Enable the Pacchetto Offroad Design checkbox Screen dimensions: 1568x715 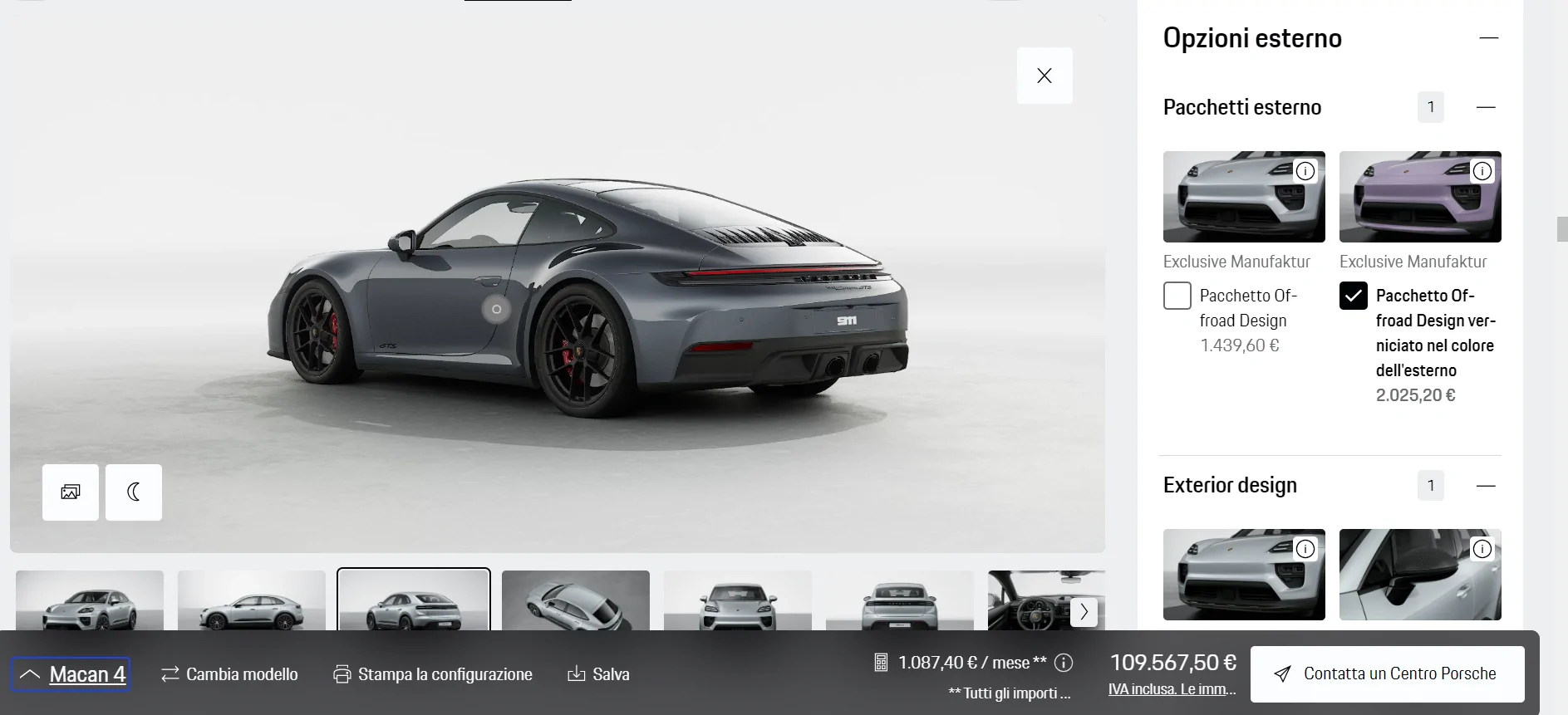coord(1177,296)
